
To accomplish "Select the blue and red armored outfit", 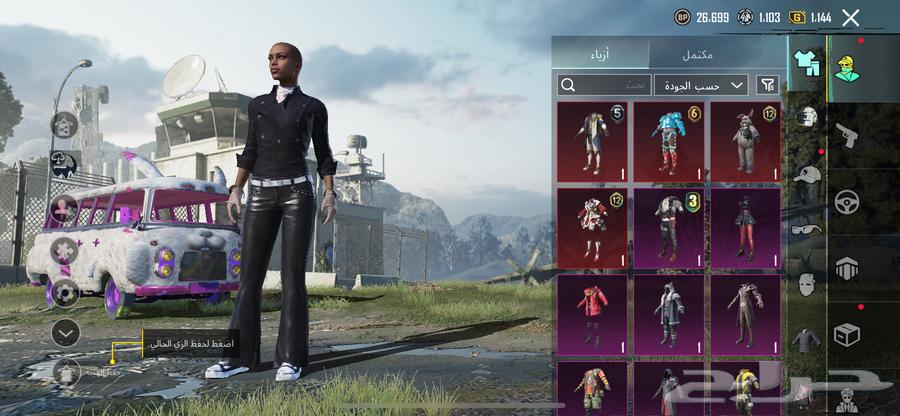I will [669, 141].
